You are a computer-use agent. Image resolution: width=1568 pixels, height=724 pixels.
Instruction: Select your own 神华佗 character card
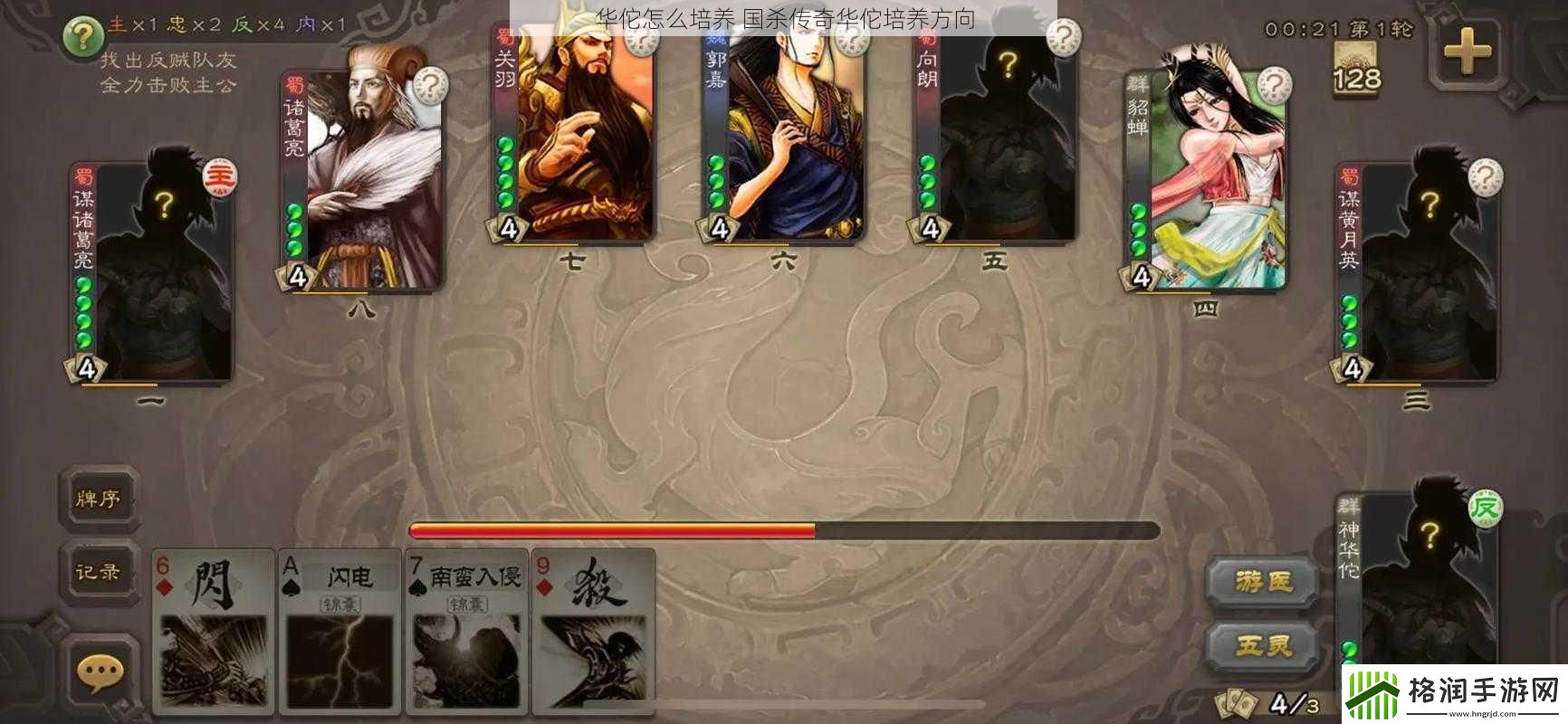[1418, 579]
